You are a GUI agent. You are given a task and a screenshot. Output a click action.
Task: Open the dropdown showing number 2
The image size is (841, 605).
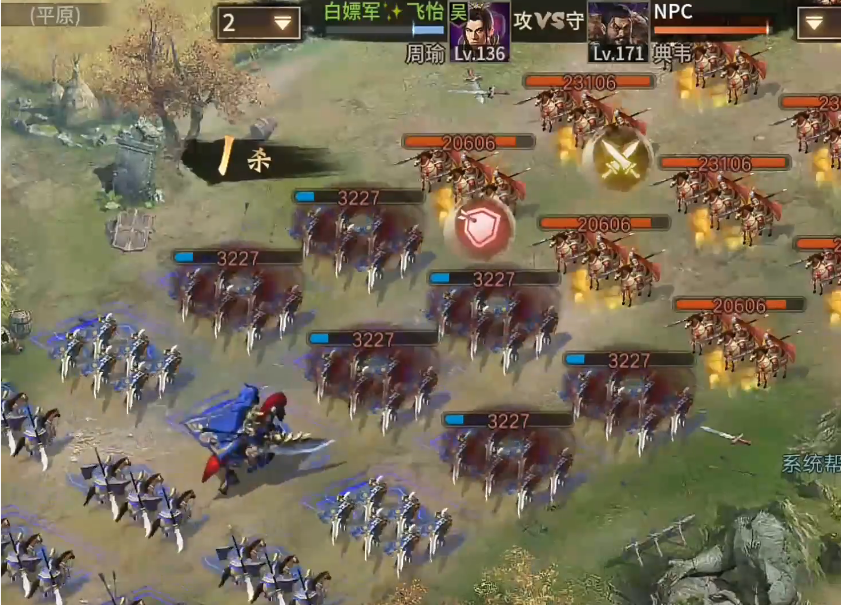point(259,22)
